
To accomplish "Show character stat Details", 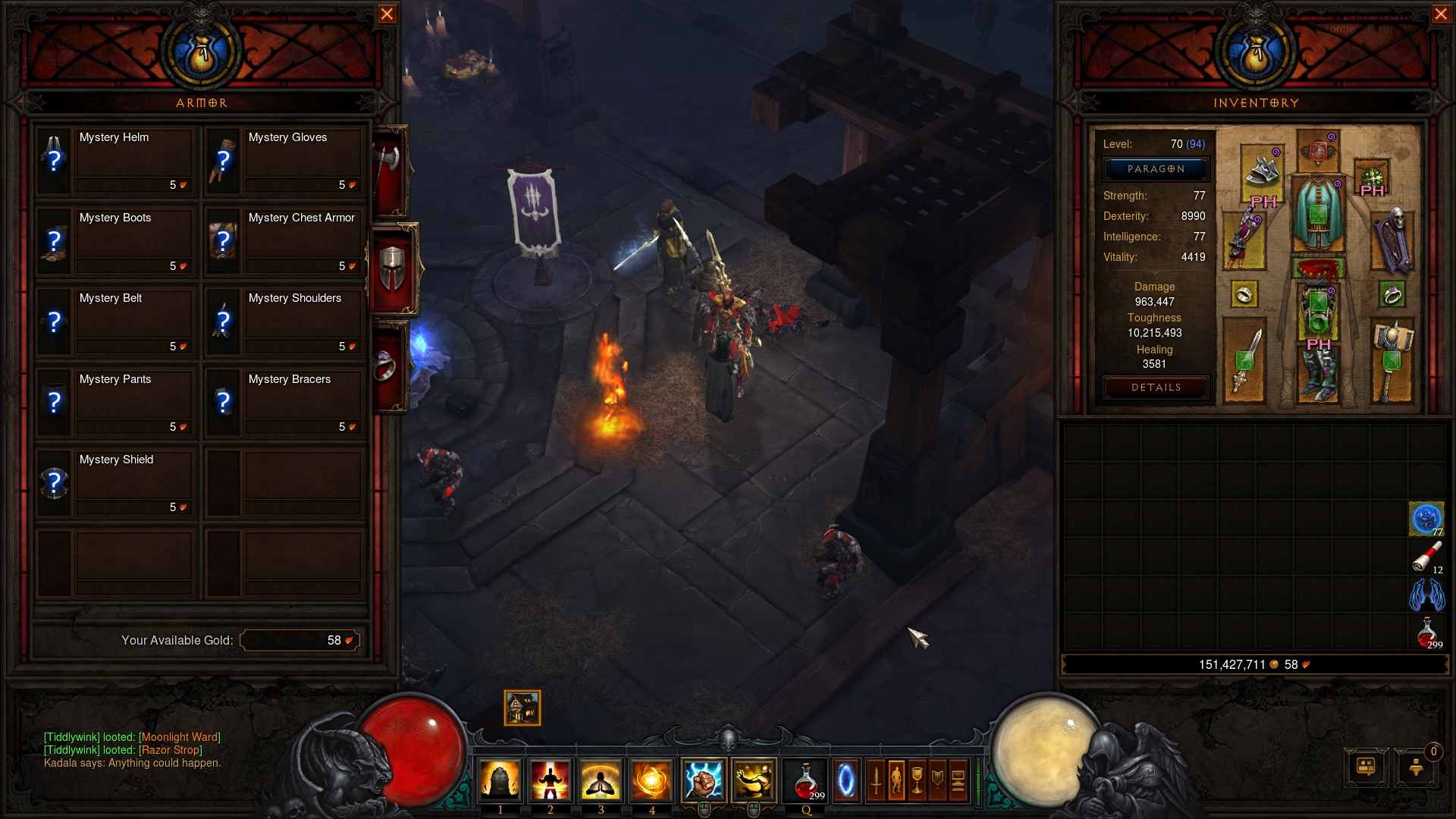I will [x=1155, y=388].
